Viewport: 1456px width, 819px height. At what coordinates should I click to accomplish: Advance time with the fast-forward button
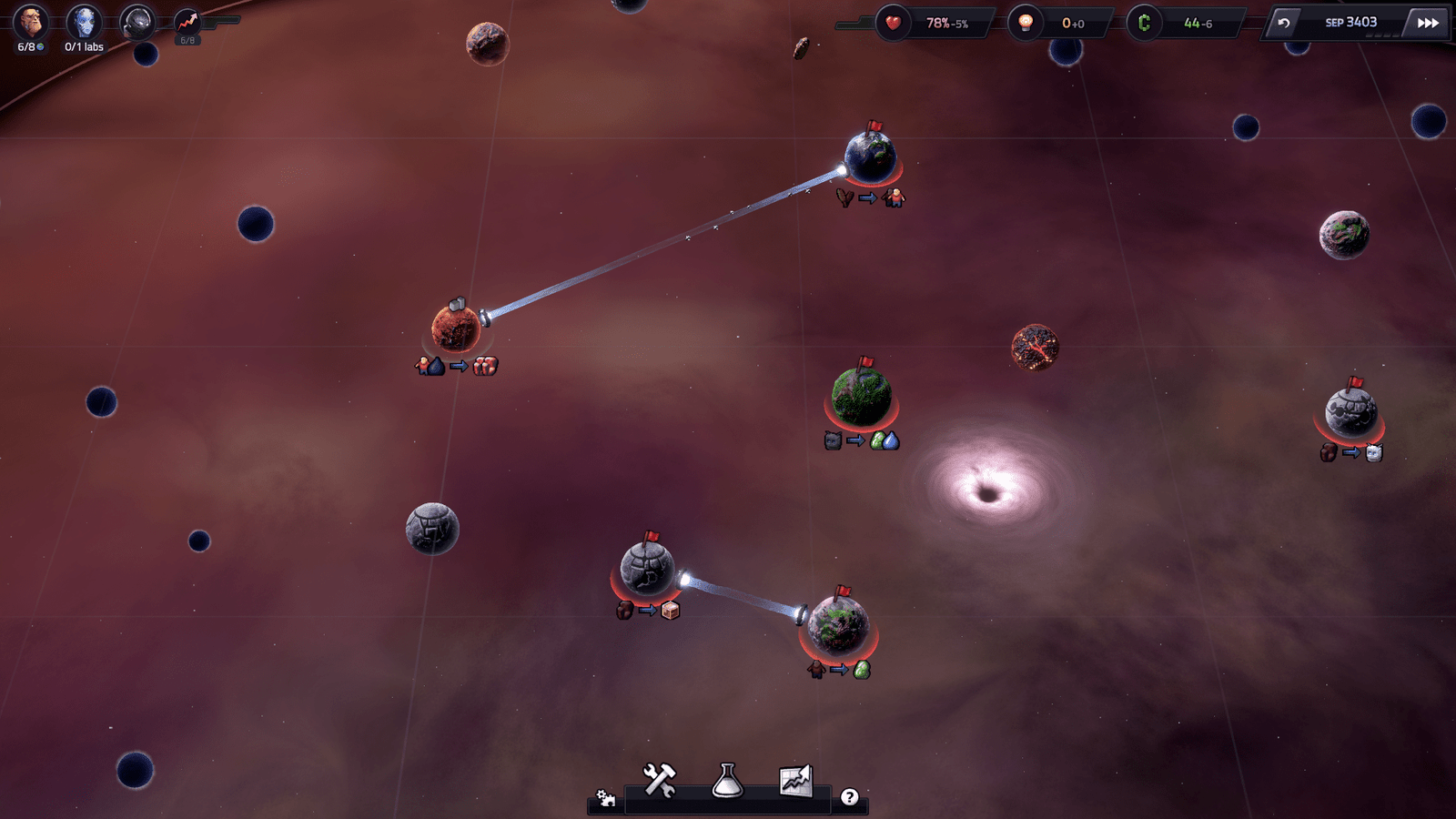[1427, 23]
